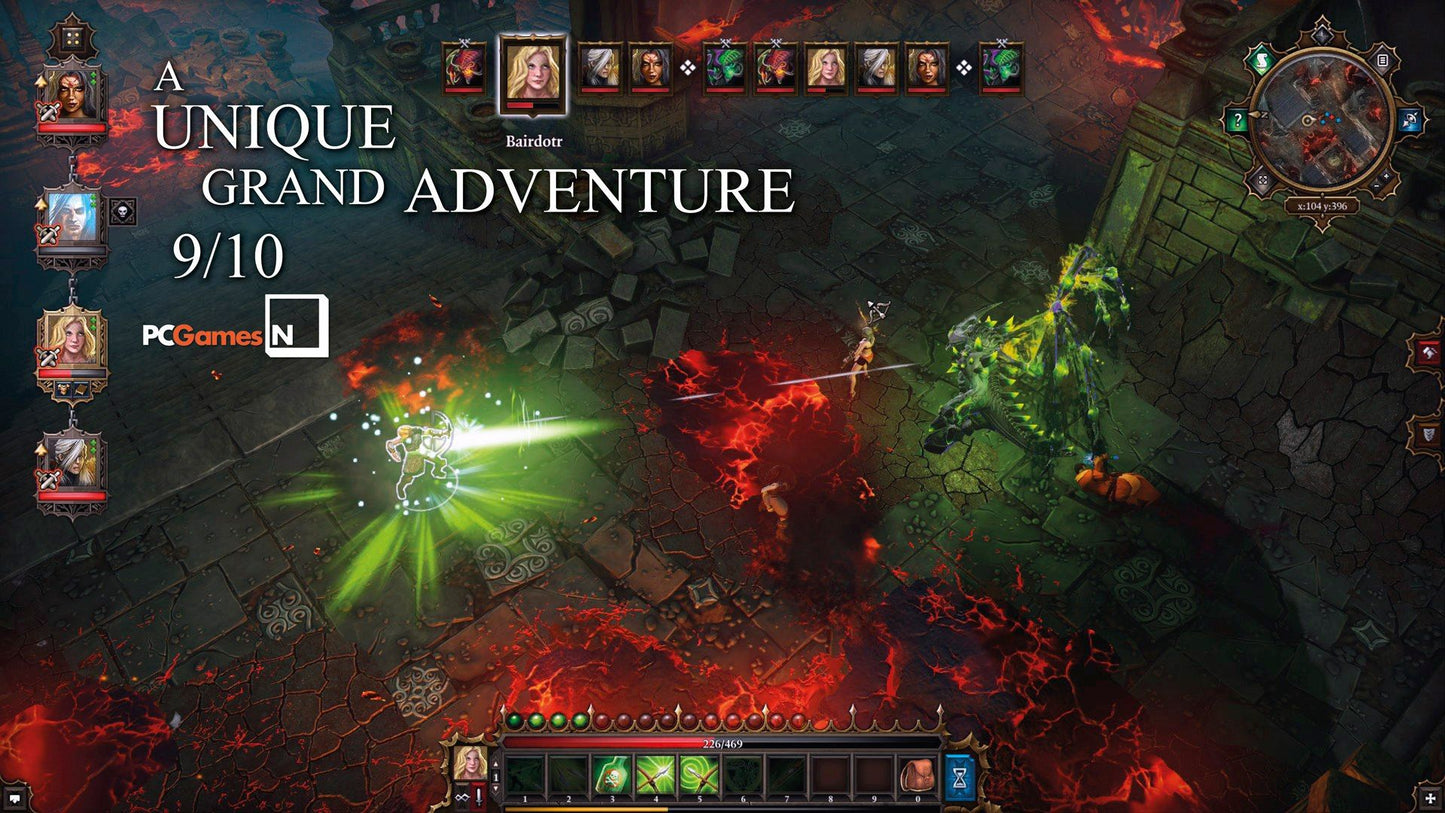Toggle the fullscreen map icon below the minimap
The height and width of the screenshot is (813, 1445).
(x=1261, y=178)
